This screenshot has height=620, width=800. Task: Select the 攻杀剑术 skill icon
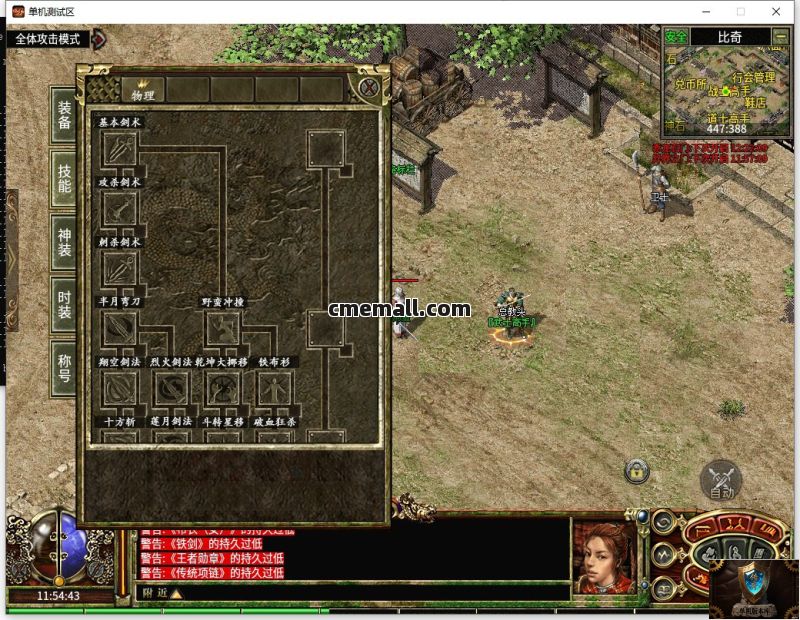pos(120,209)
